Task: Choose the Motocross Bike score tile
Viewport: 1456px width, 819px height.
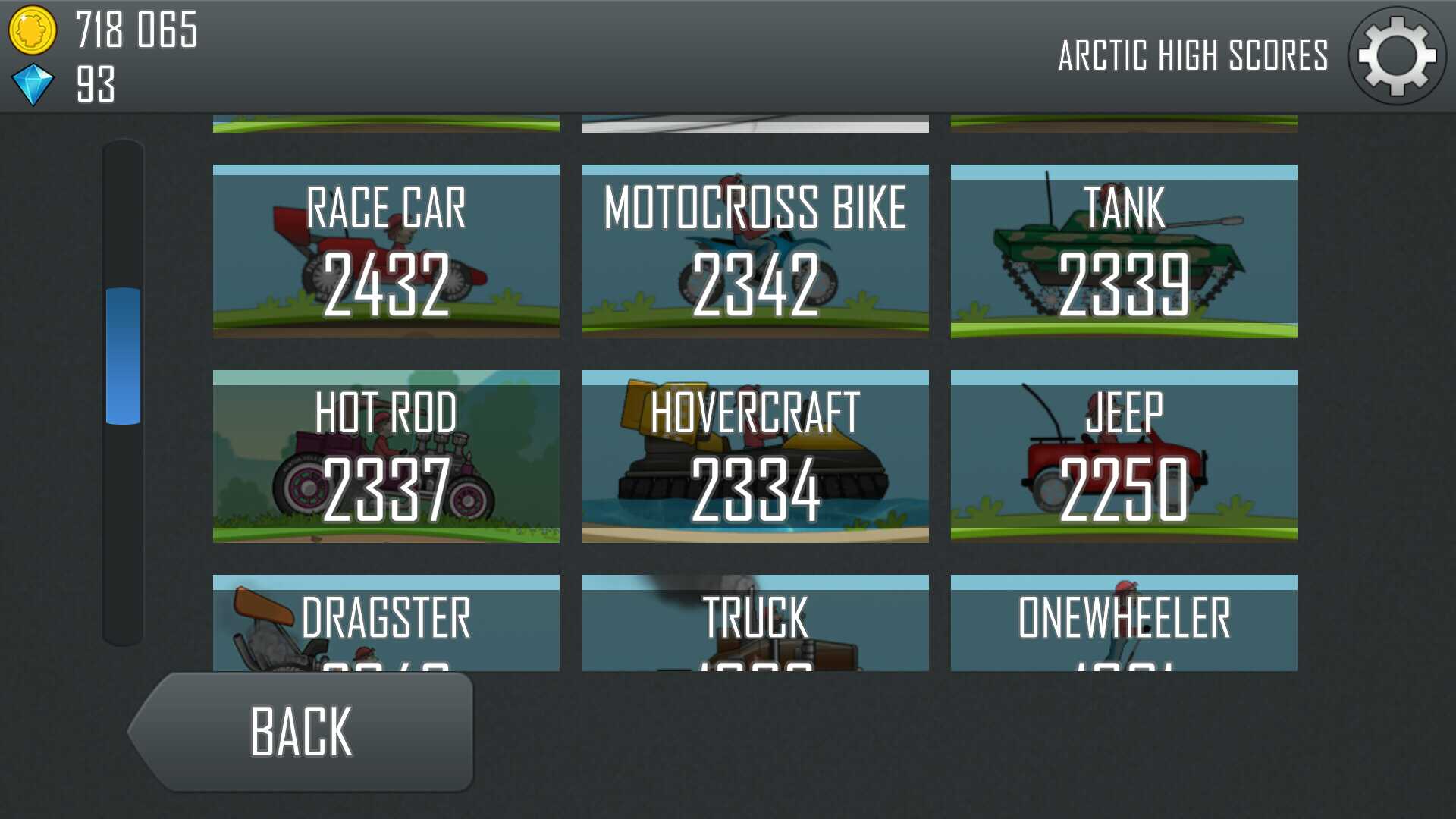Action: point(755,251)
